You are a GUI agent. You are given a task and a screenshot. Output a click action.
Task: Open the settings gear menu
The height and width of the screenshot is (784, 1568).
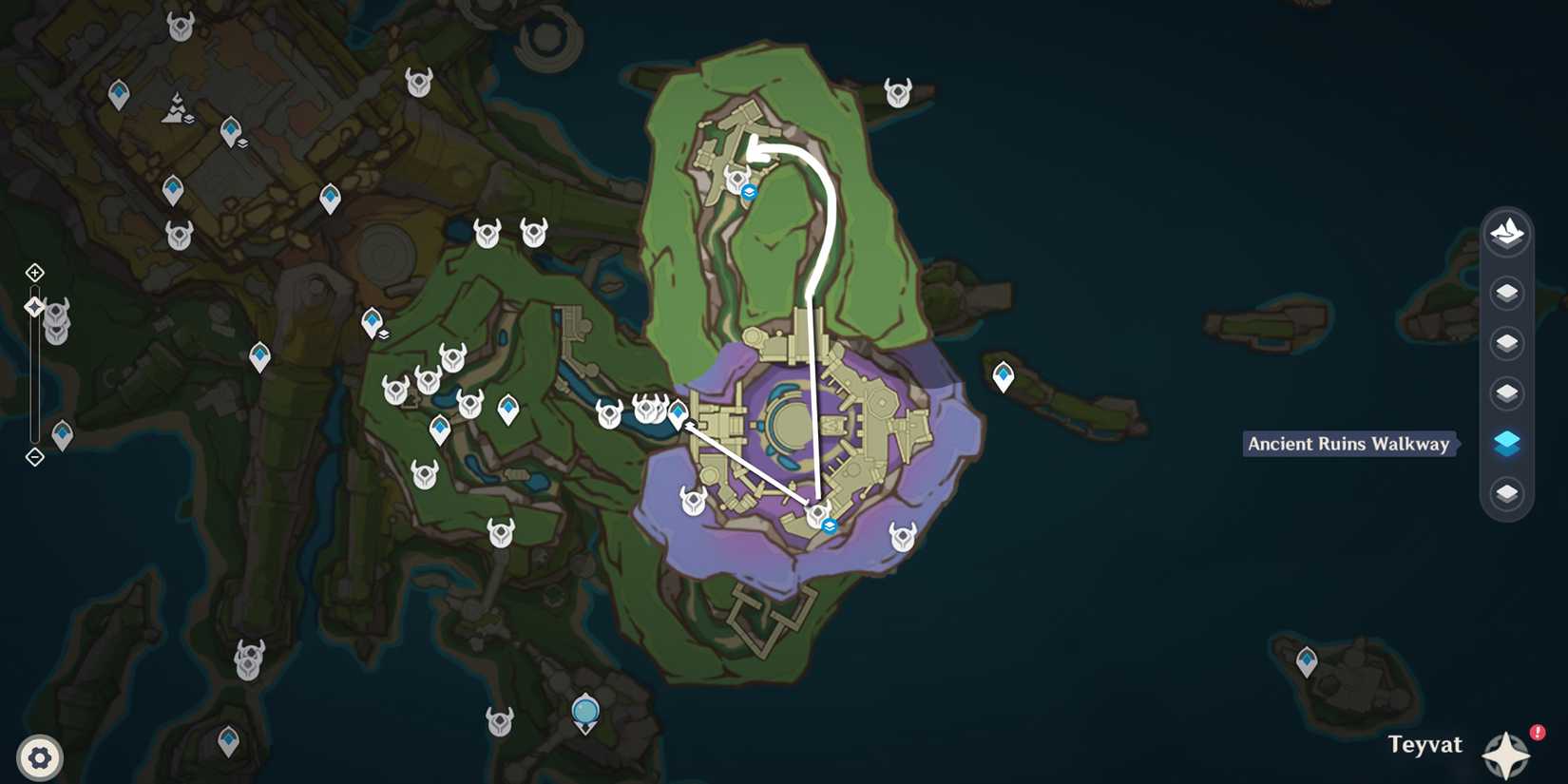click(x=40, y=757)
